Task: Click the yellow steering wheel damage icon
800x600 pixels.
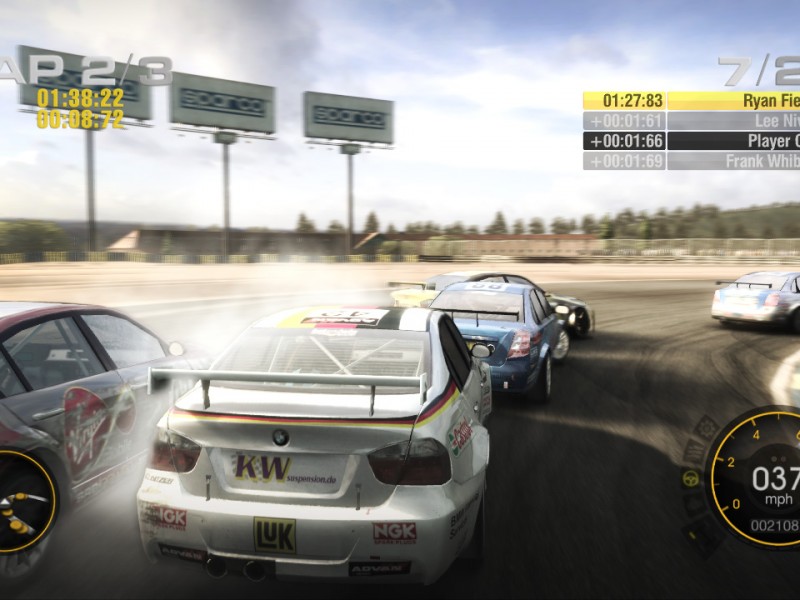Action: [690, 478]
